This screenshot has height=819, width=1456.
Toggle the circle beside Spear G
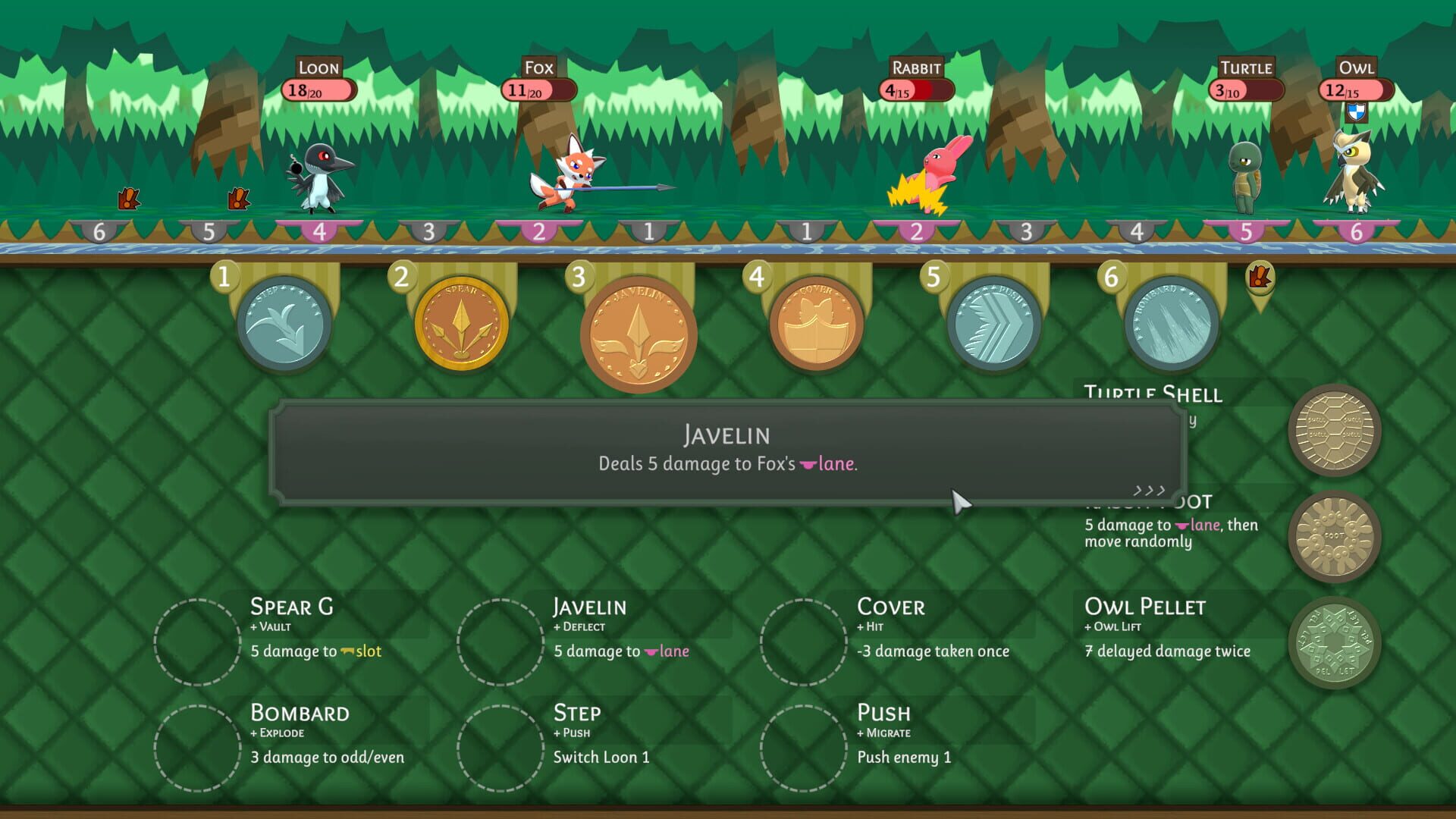[x=197, y=639]
